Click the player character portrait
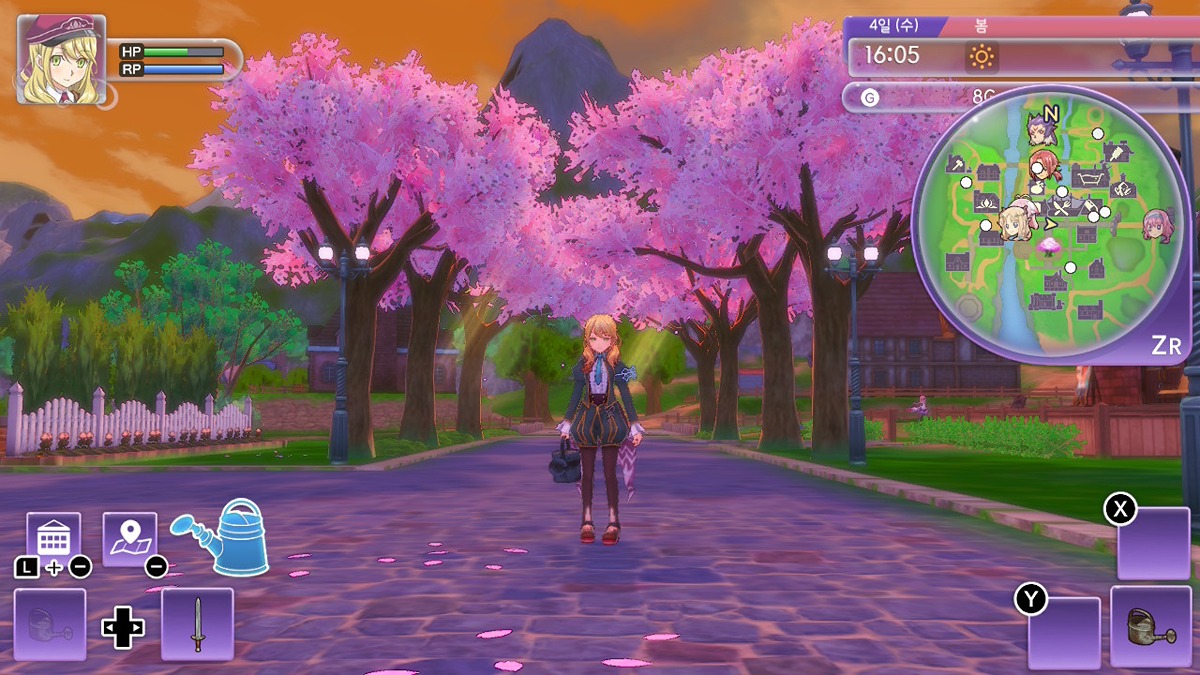 click(61, 59)
